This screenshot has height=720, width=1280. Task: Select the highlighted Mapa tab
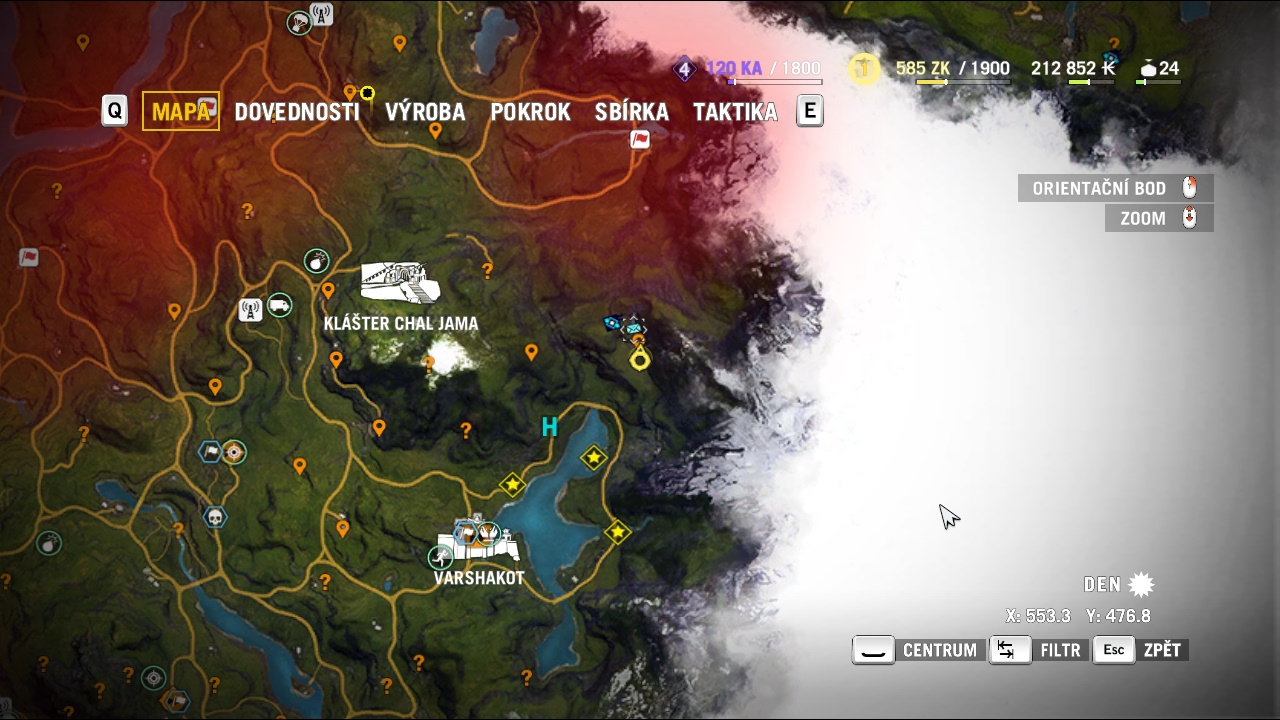[181, 111]
